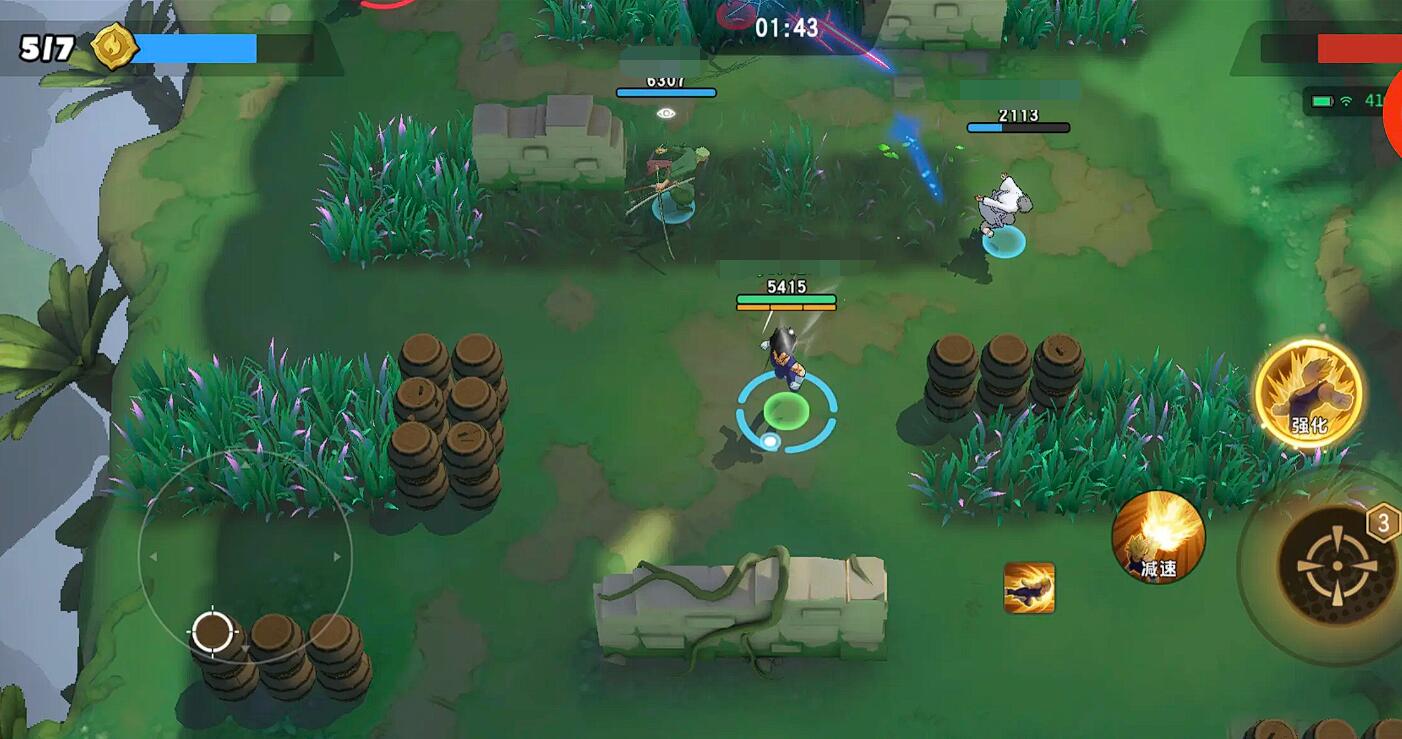
Task: Activate the 强化 power-up skill
Action: point(1308,392)
